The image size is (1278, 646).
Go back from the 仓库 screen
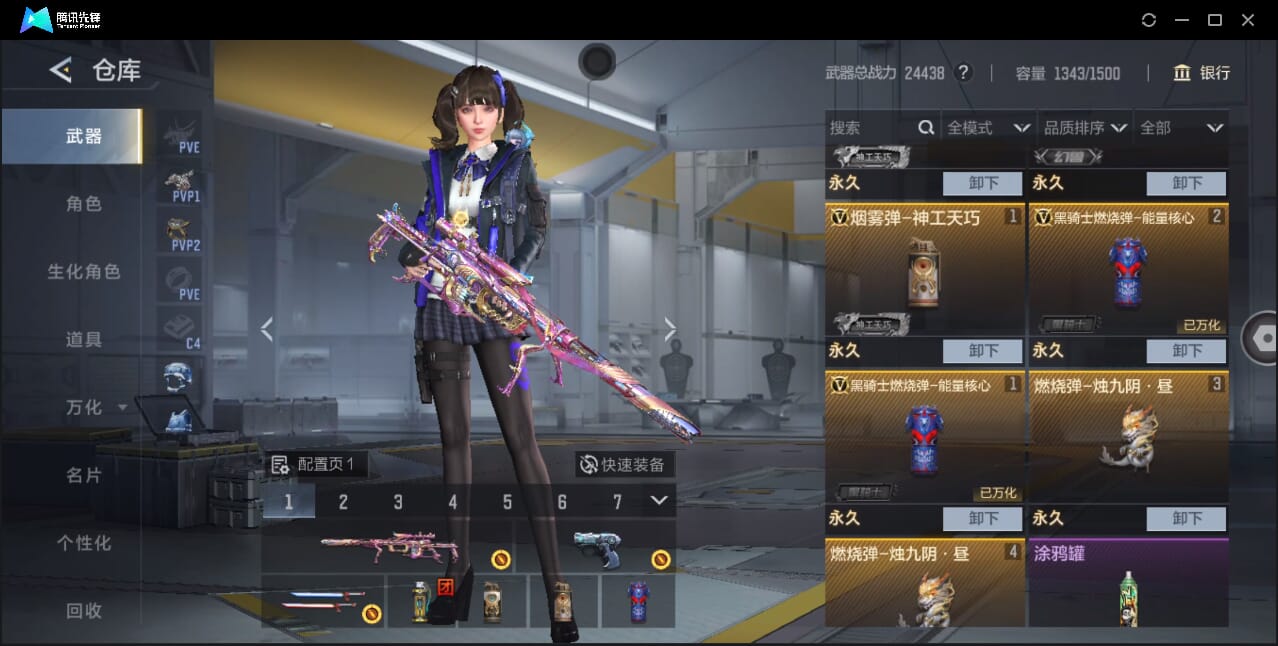coord(61,70)
